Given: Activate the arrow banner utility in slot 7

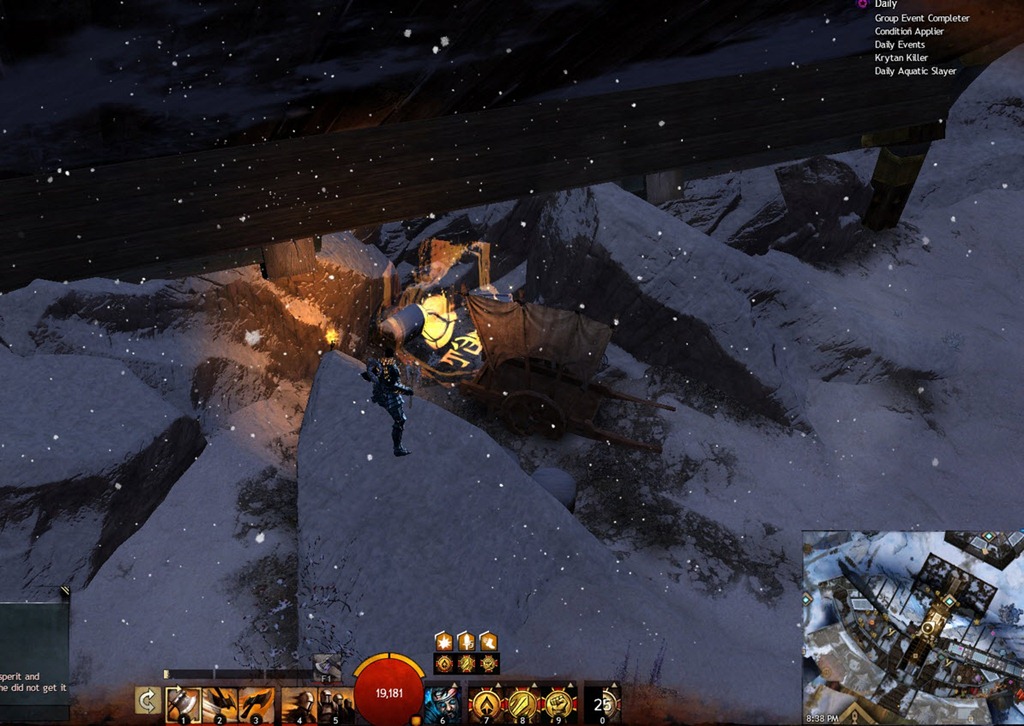Looking at the screenshot, I should click(486, 703).
